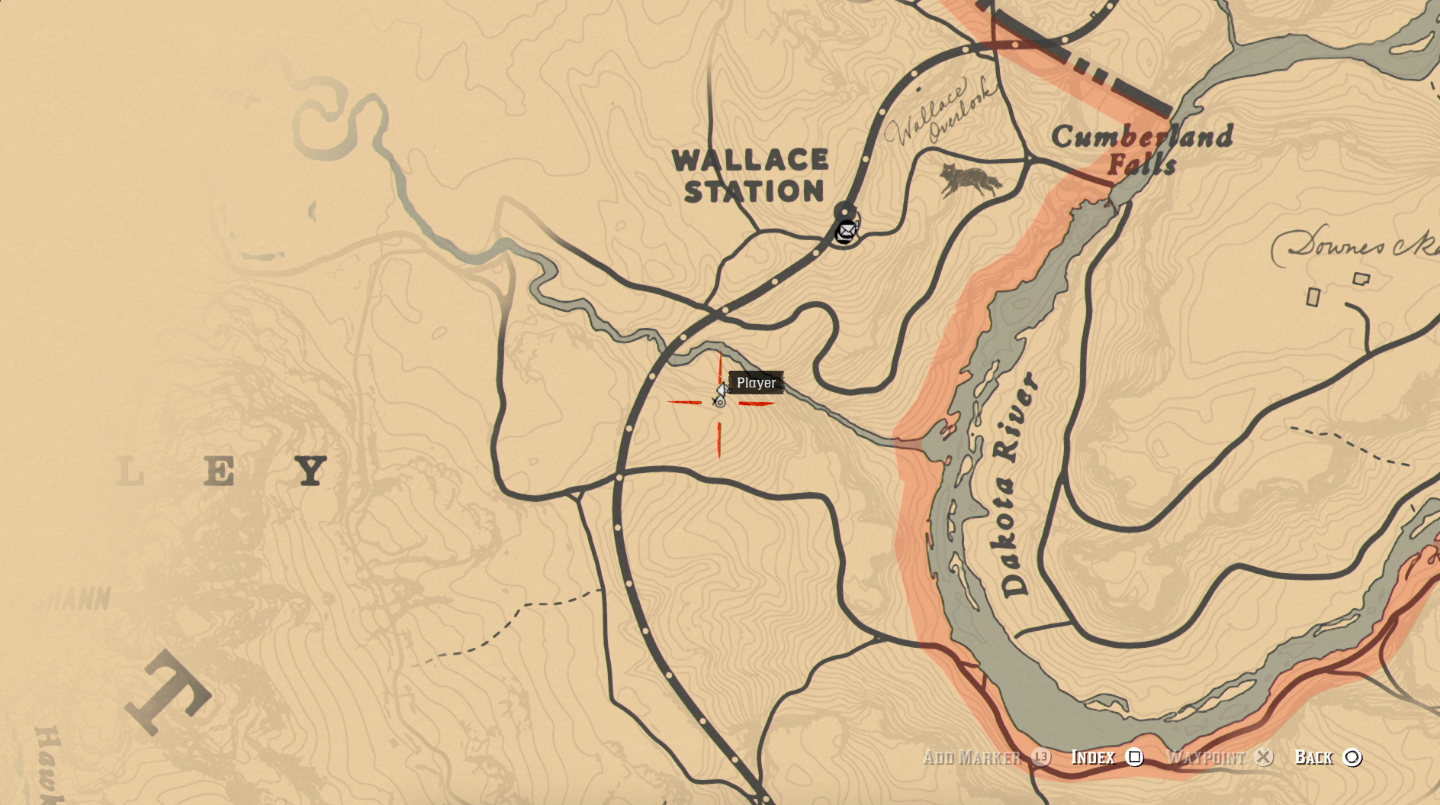Screen dimensions: 1440x805
Task: Select the post office icon at Wallace Station
Action: [x=846, y=231]
